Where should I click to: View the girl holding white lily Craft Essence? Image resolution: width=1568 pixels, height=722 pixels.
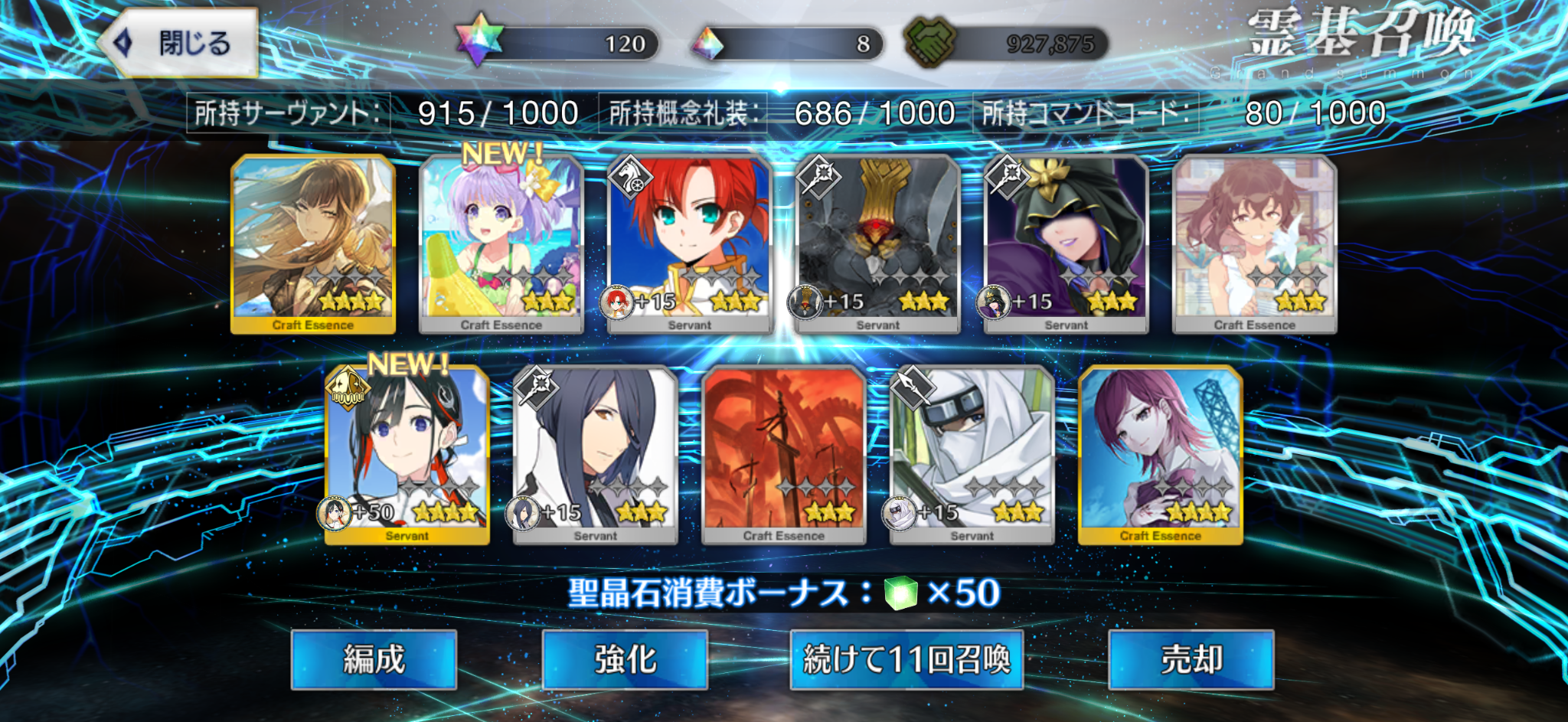1255,243
